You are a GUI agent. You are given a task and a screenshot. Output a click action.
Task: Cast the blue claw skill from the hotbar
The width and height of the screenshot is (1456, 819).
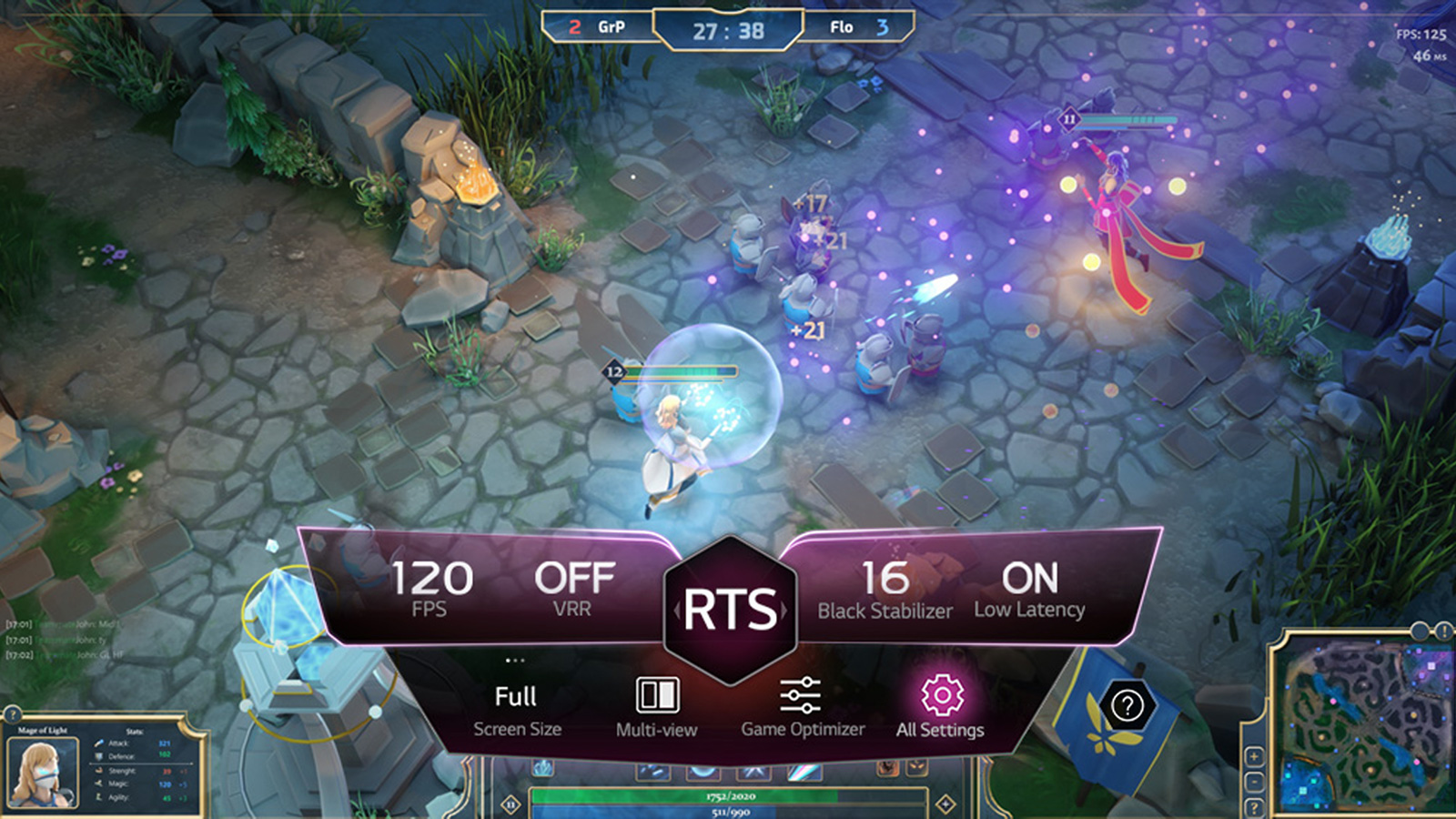pos(653,771)
